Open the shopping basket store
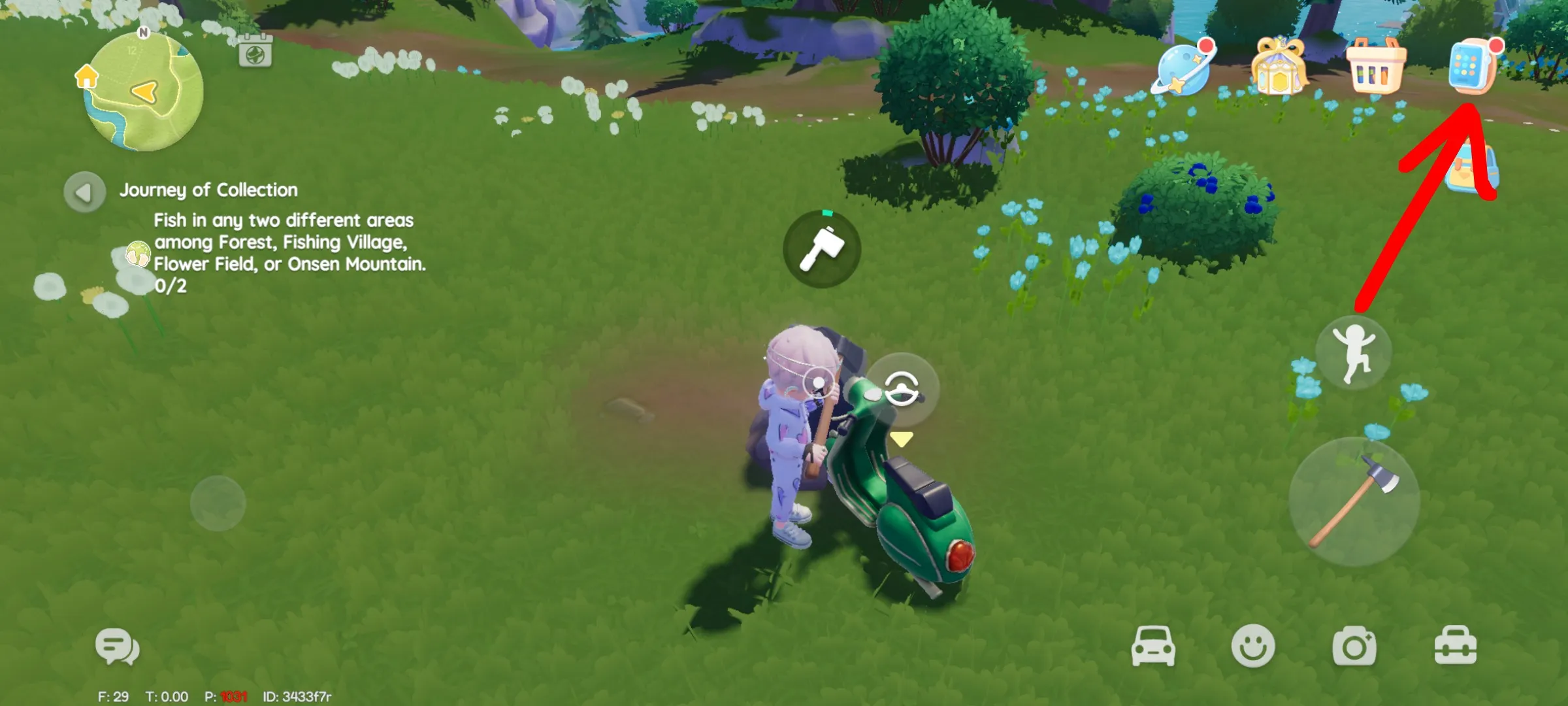 [1375, 67]
